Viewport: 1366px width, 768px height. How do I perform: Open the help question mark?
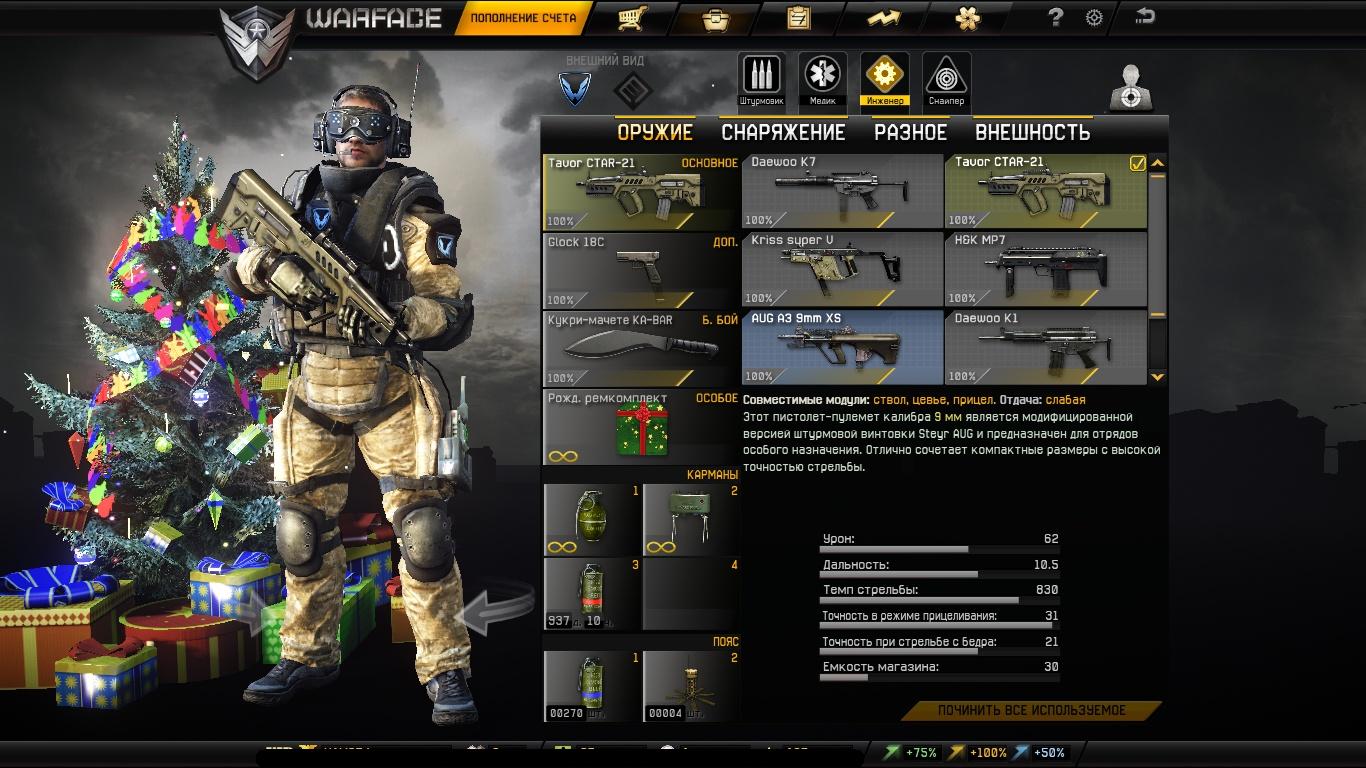[1055, 17]
